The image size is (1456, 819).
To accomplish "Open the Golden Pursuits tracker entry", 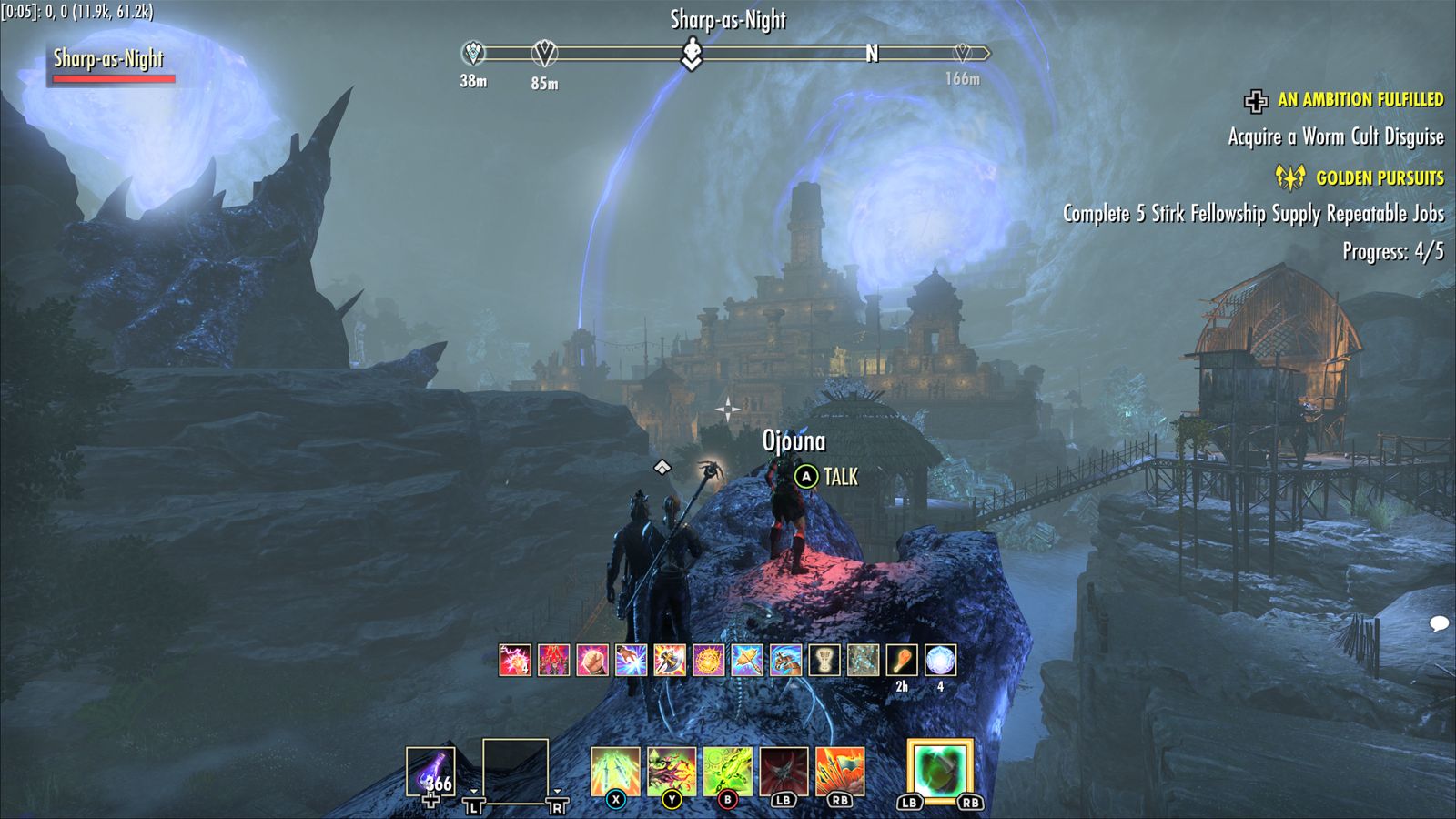I will pos(1379,177).
